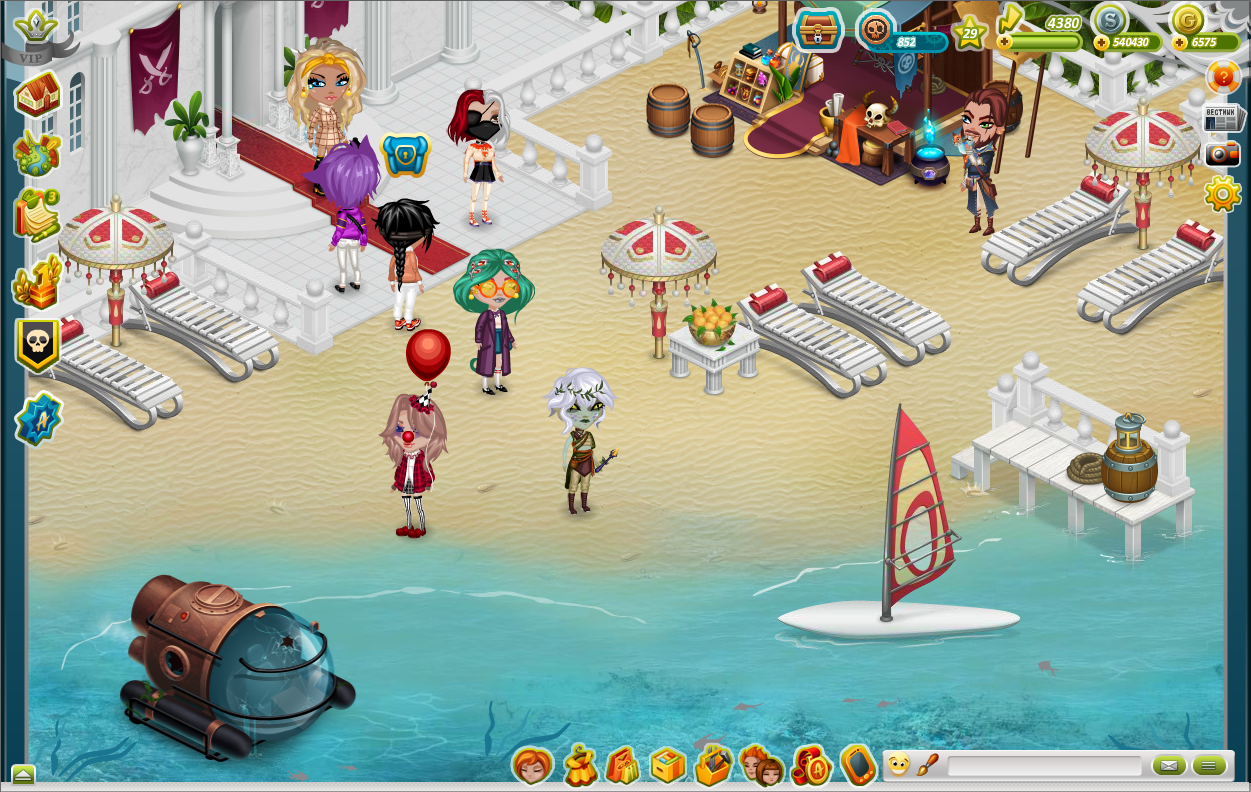Add gold coins with the plus button
Viewport: 1251px width, 792px height.
1179,43
